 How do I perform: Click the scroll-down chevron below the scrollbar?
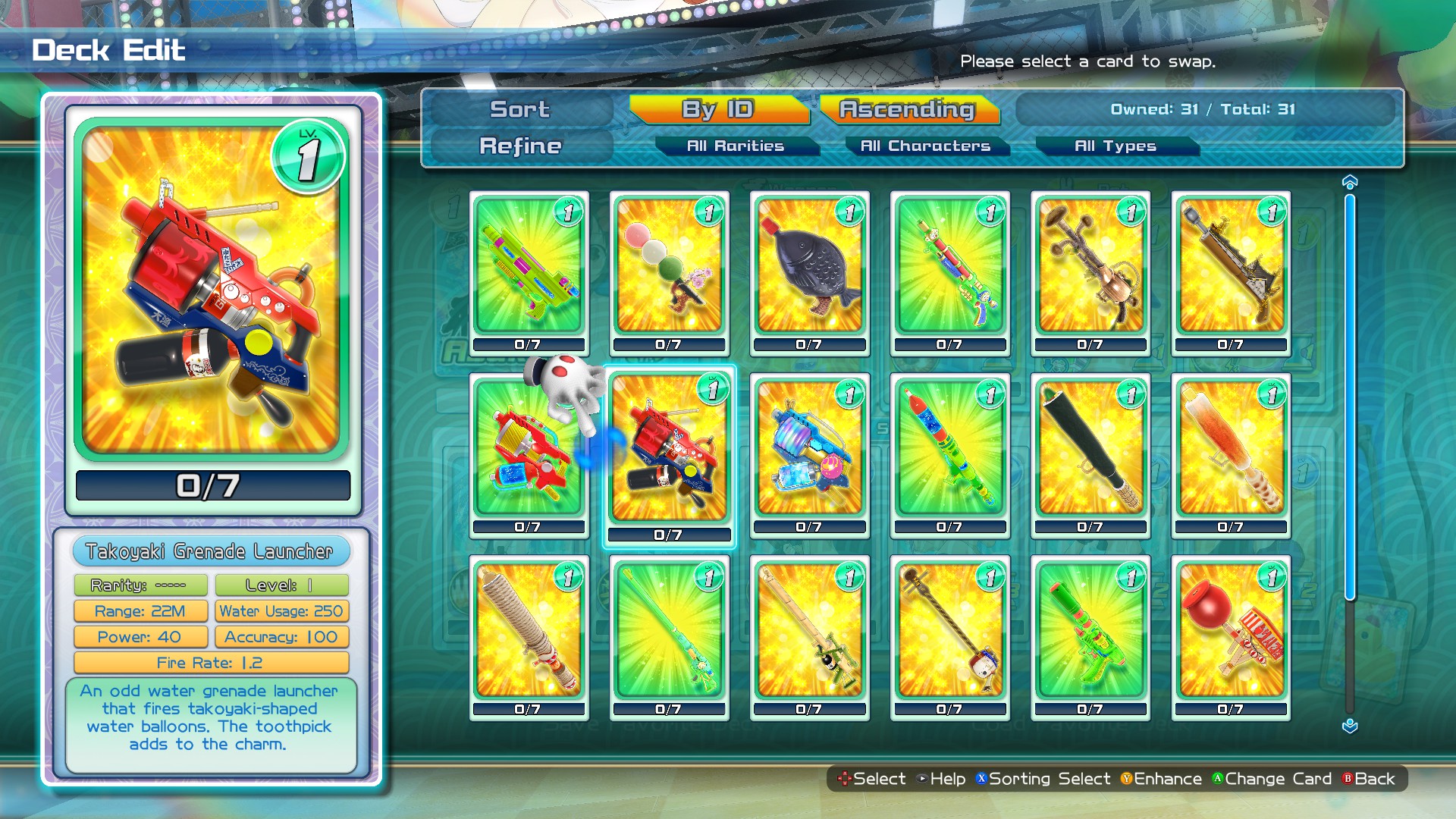click(x=1348, y=724)
